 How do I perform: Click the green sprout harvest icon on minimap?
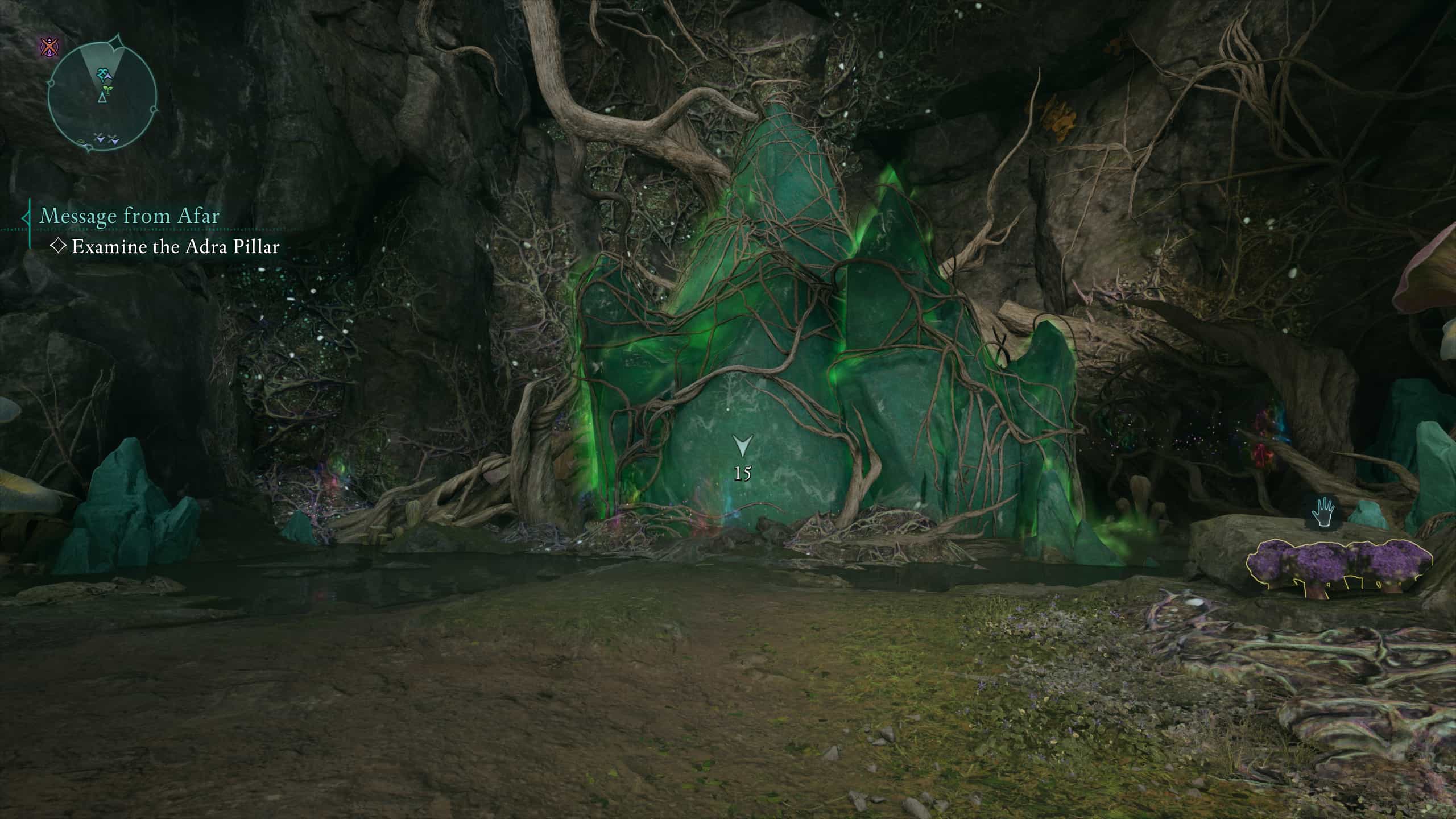(107, 89)
